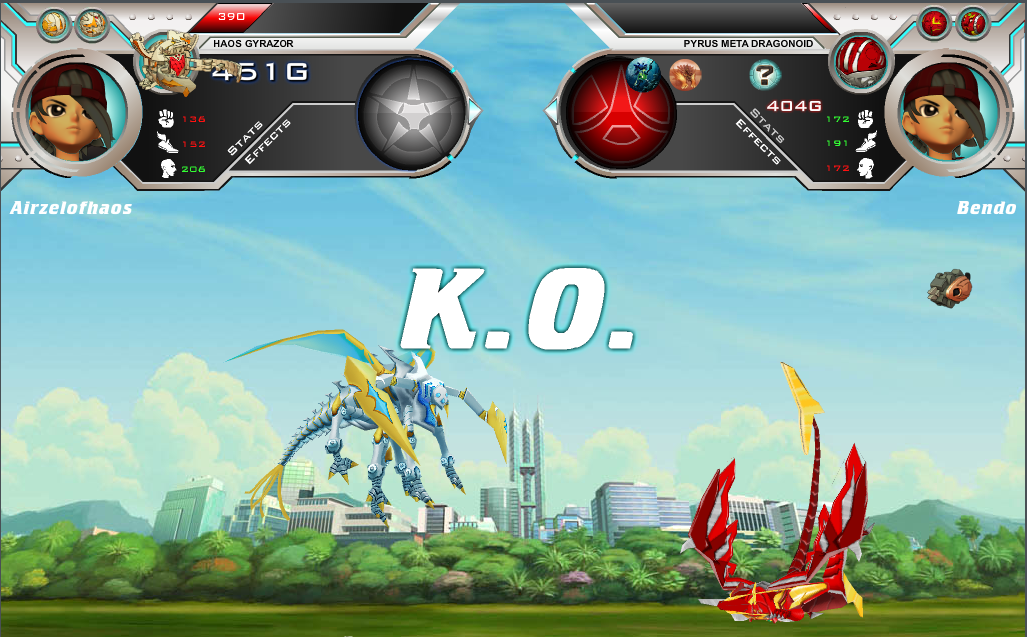The image size is (1027, 637).
Task: Click the red Pyrus attribute orb
Action: coord(620,110)
